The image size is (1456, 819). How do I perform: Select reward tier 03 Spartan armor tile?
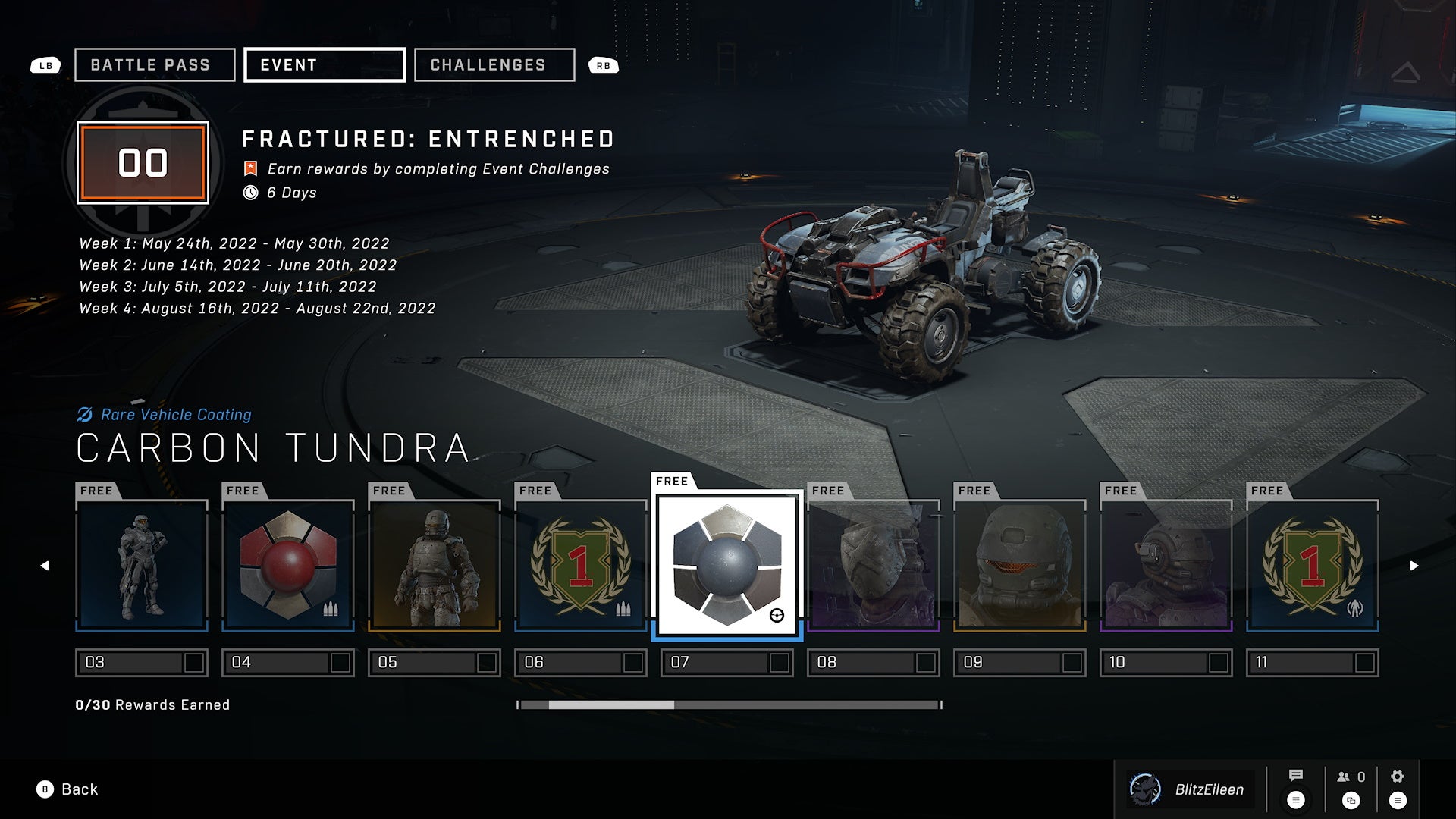click(x=142, y=565)
